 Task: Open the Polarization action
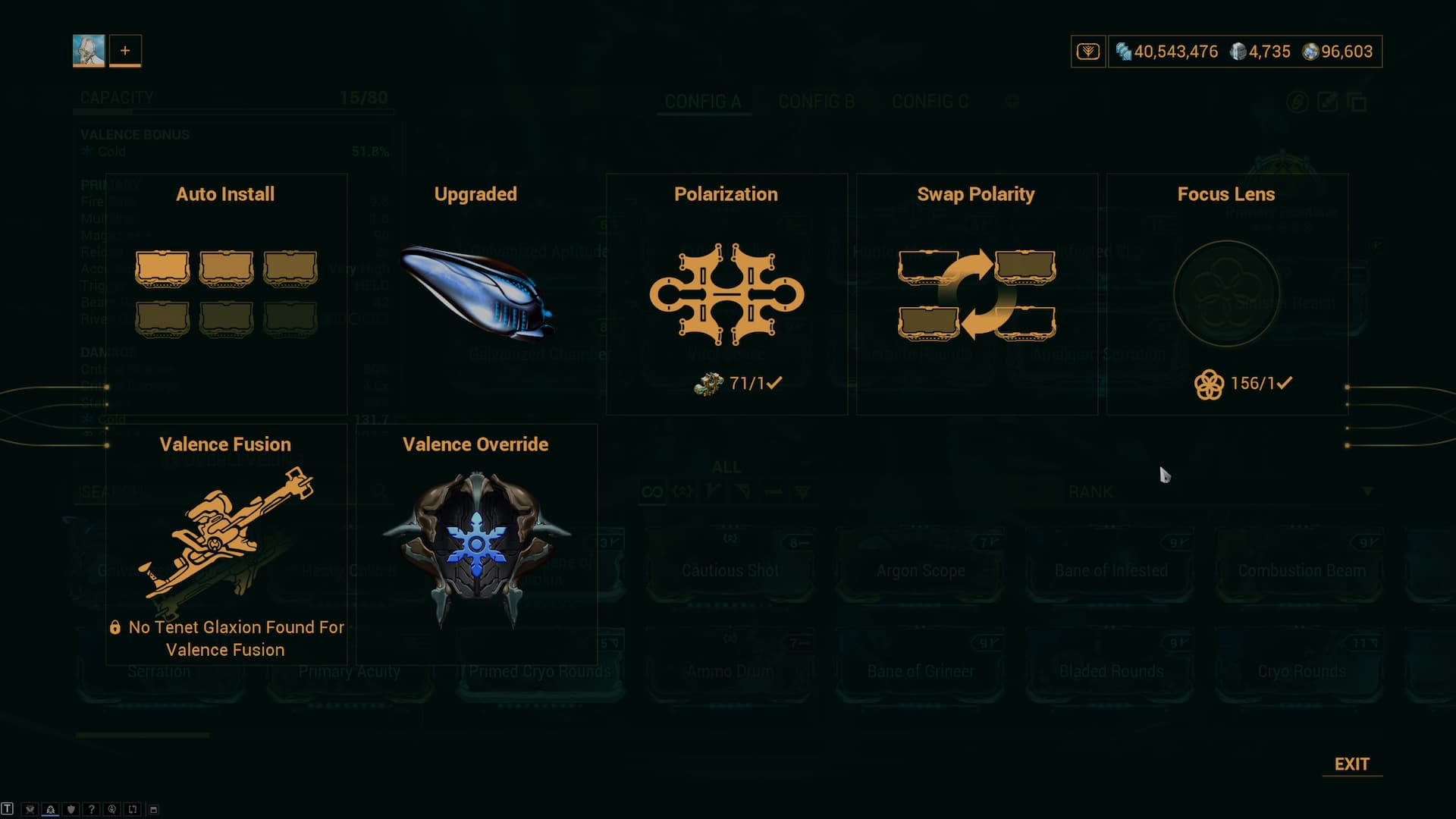point(726,293)
